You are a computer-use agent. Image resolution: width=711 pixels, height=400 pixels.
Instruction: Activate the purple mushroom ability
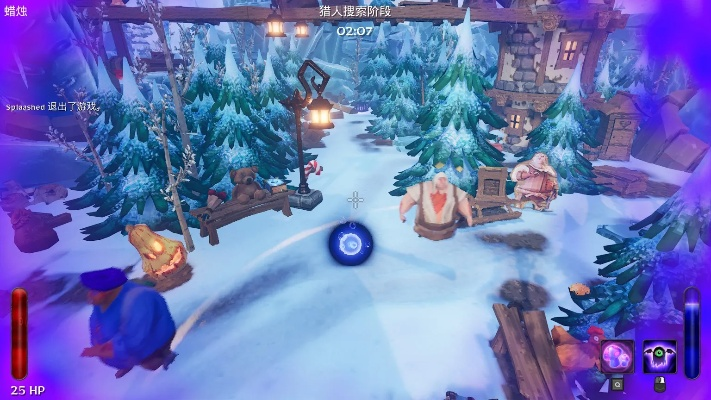click(617, 356)
